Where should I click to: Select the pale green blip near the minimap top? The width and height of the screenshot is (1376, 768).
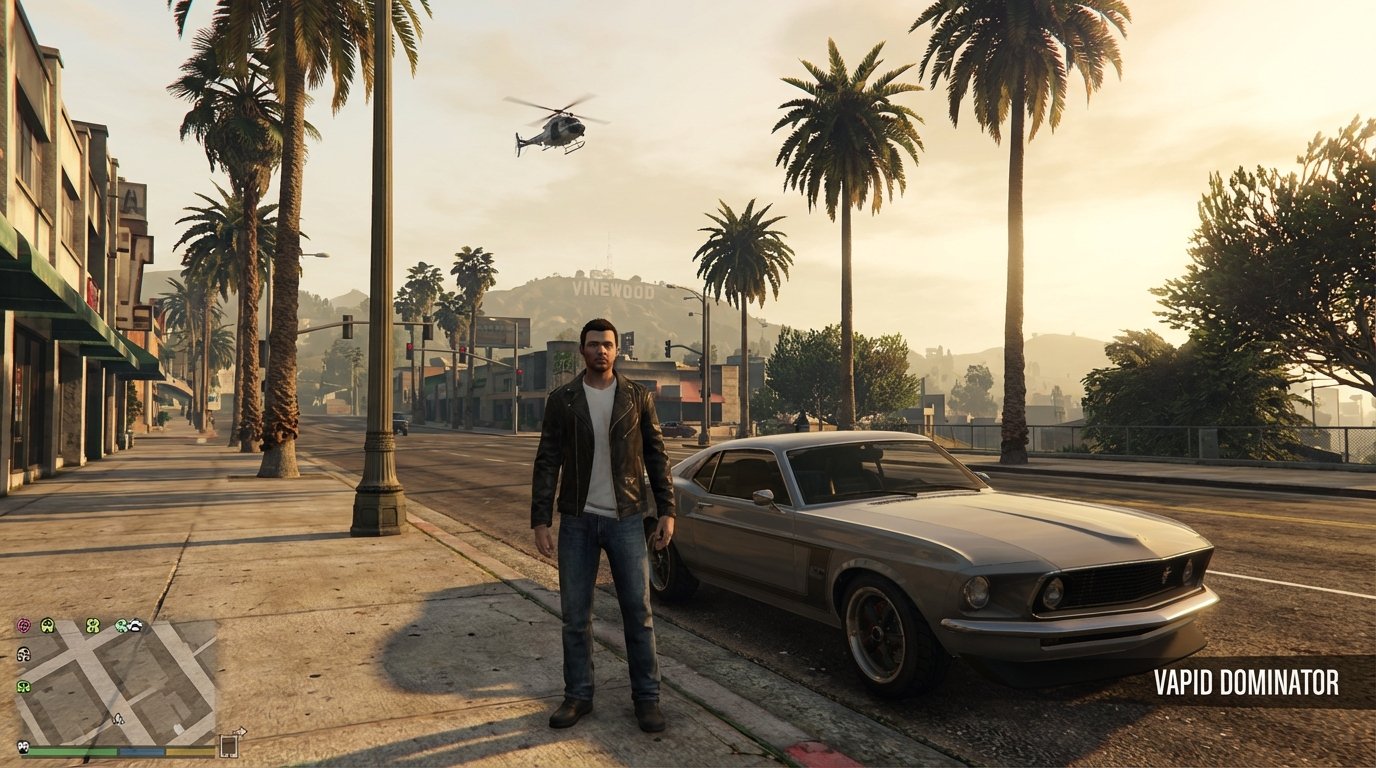(x=121, y=626)
